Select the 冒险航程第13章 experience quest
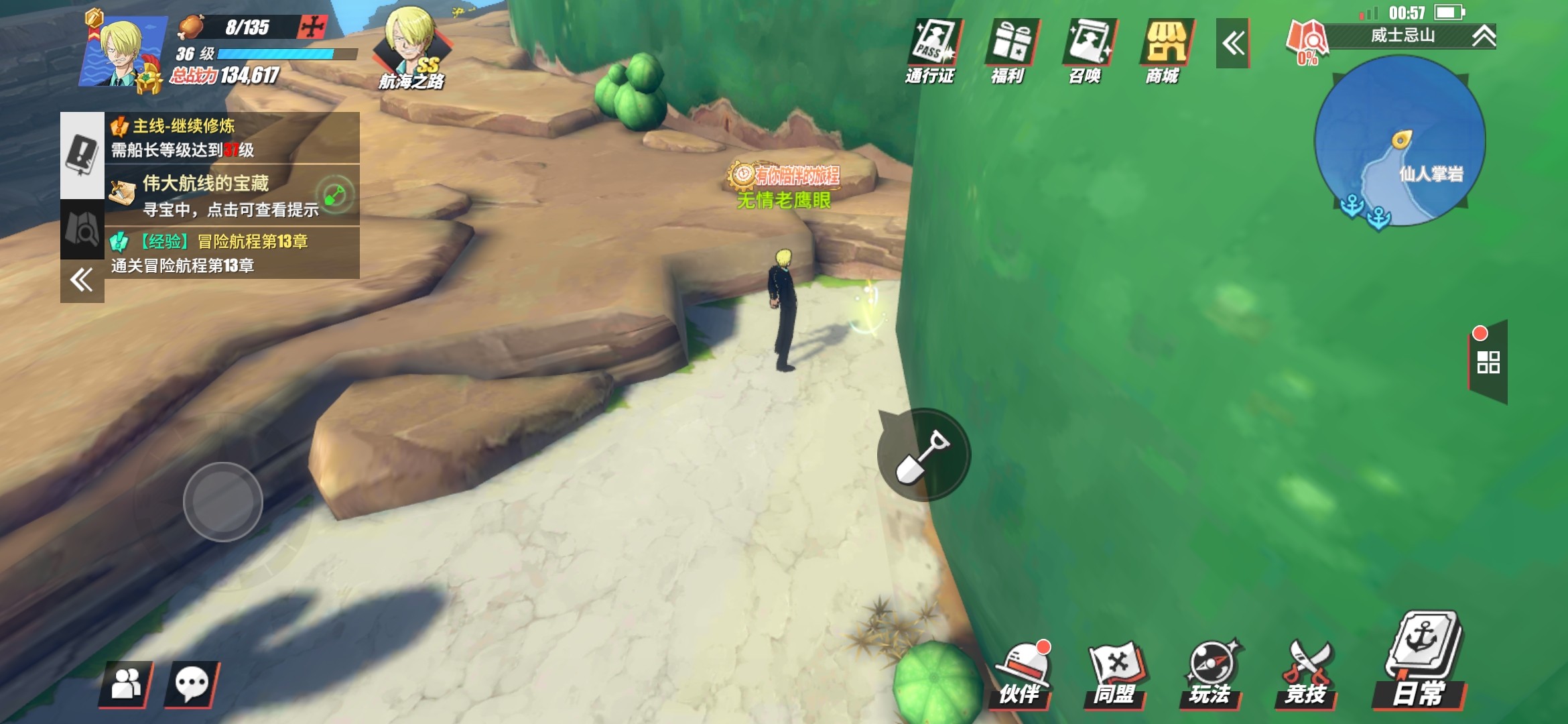The image size is (1568, 724). tap(231, 253)
